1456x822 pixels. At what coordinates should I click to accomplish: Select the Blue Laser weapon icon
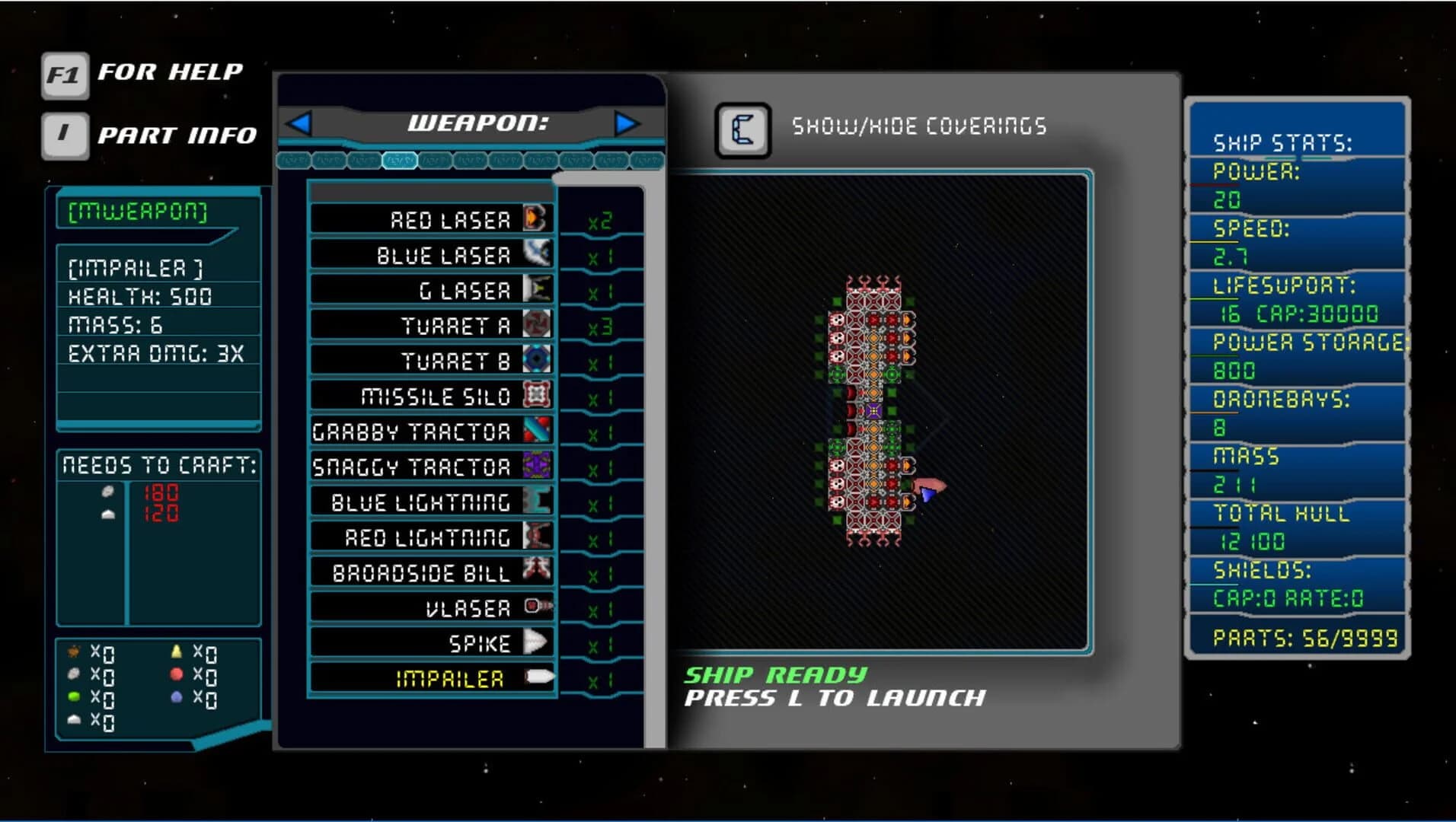tap(538, 255)
